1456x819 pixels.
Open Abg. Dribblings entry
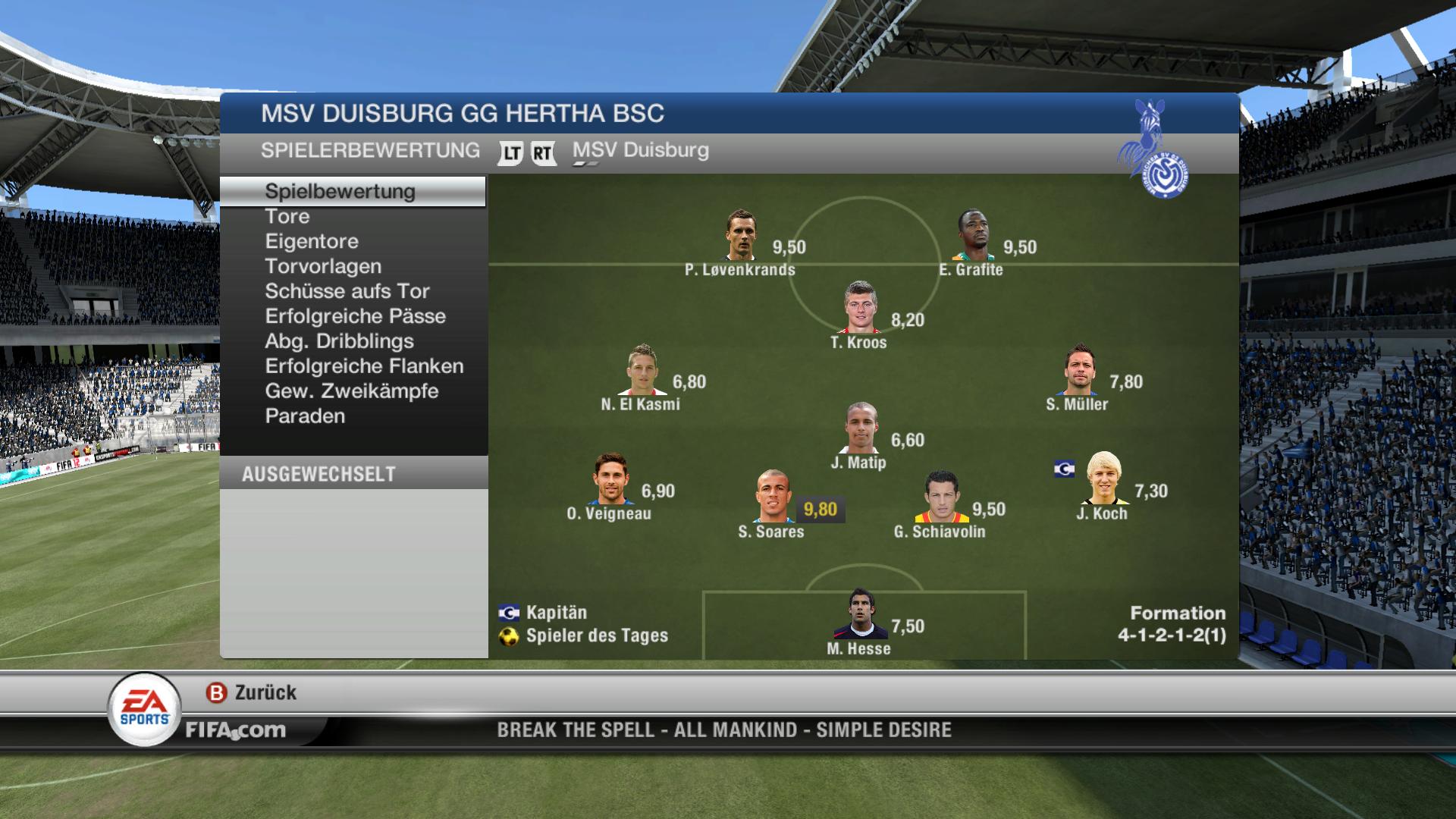click(x=339, y=342)
